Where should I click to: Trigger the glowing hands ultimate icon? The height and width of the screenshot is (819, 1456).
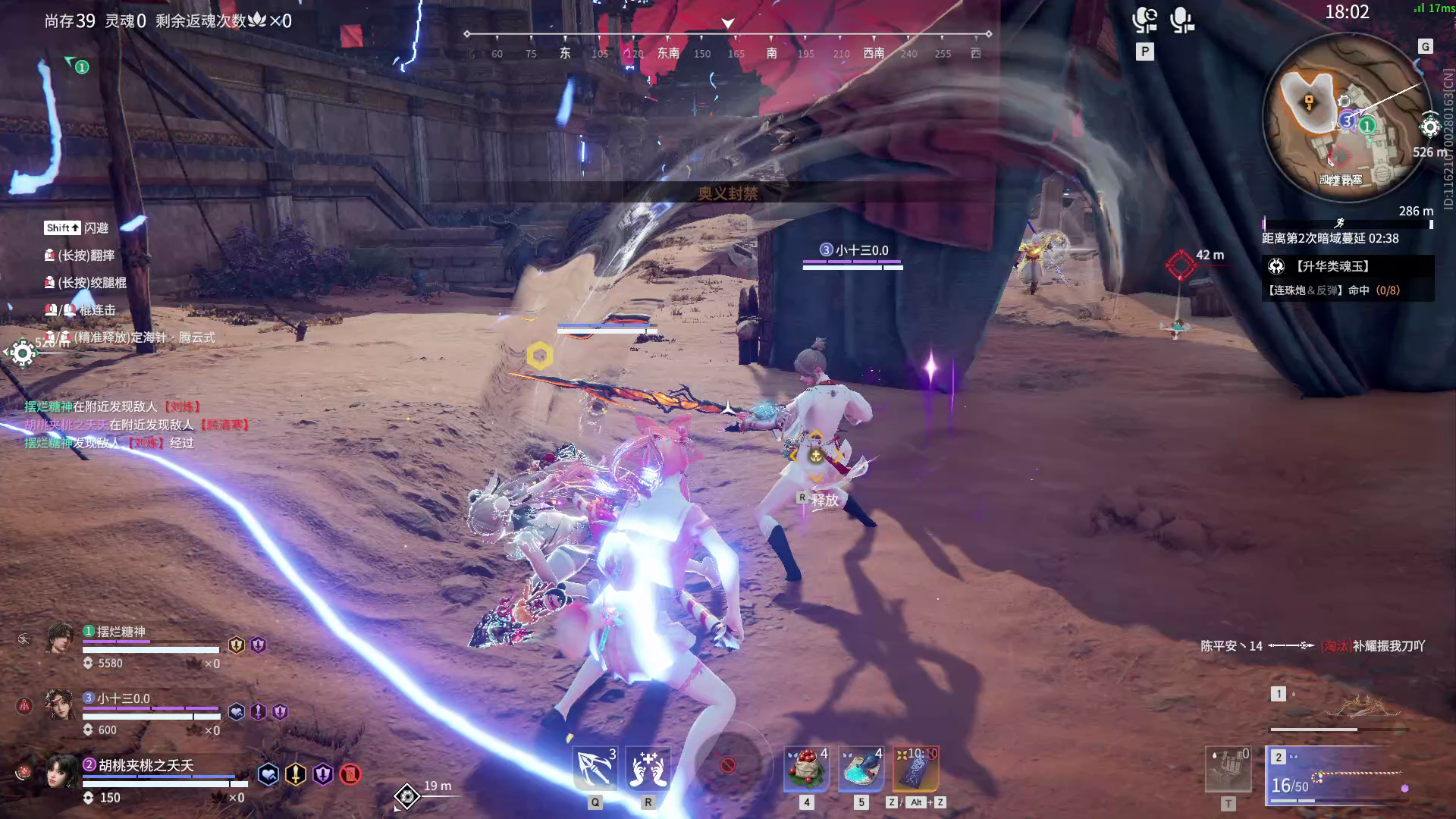pyautogui.click(x=648, y=769)
